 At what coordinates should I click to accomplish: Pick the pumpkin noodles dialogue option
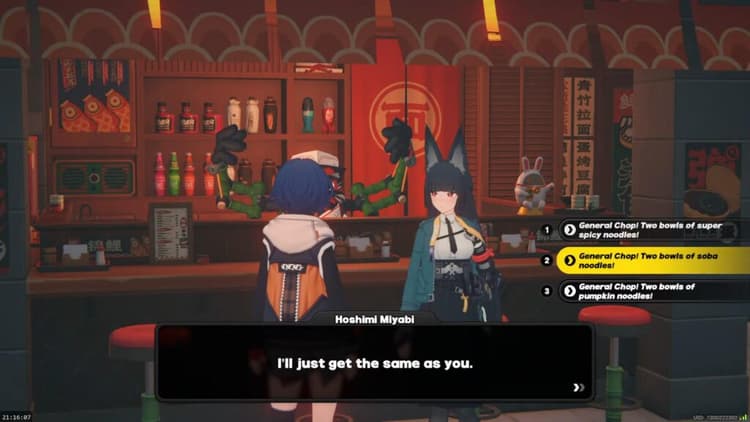(x=652, y=291)
